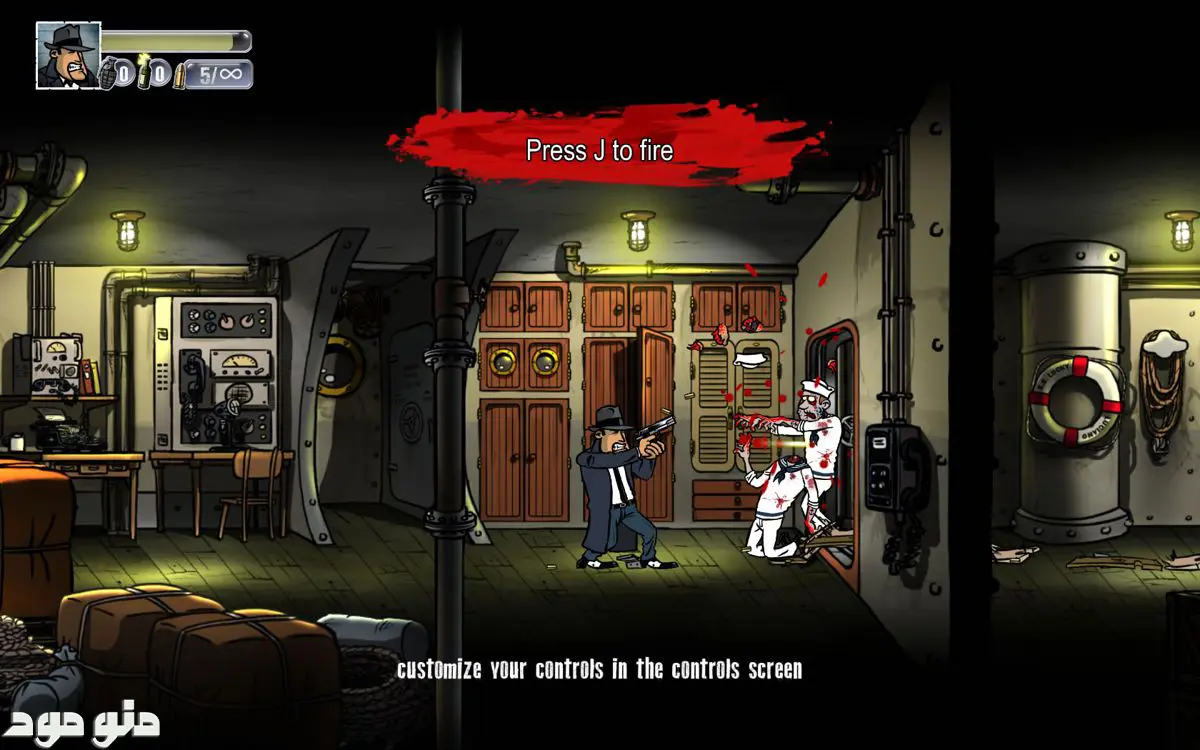
Task: Click the pistol bullet ammo icon
Action: coord(180,75)
